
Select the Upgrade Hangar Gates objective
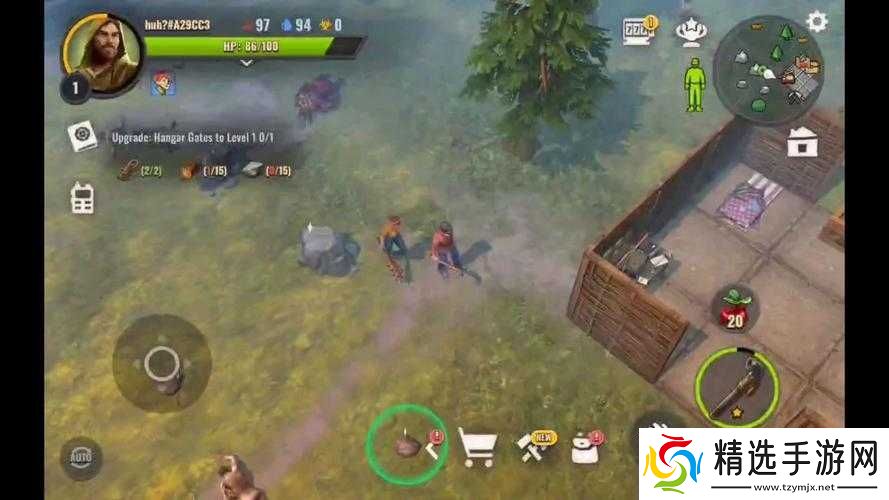click(206, 136)
